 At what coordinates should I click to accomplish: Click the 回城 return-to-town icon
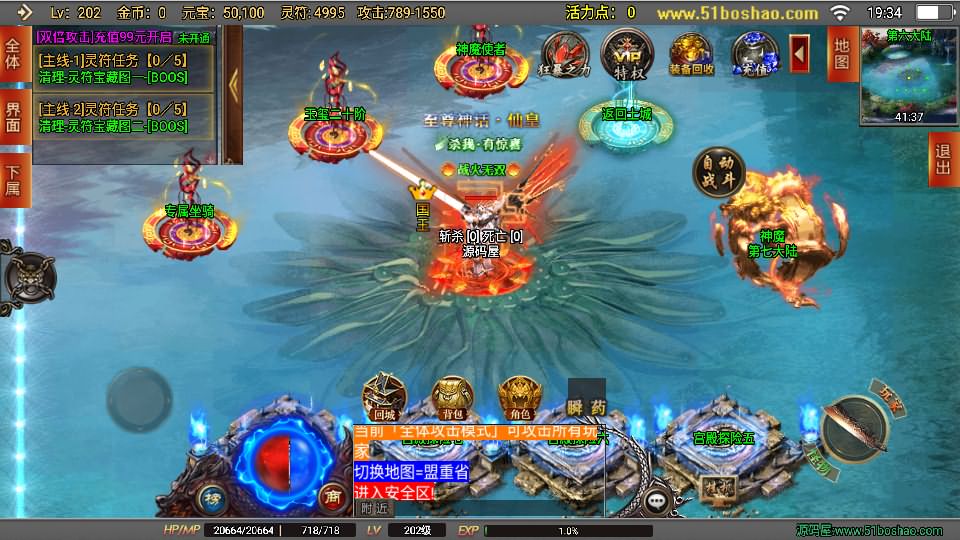coord(383,396)
